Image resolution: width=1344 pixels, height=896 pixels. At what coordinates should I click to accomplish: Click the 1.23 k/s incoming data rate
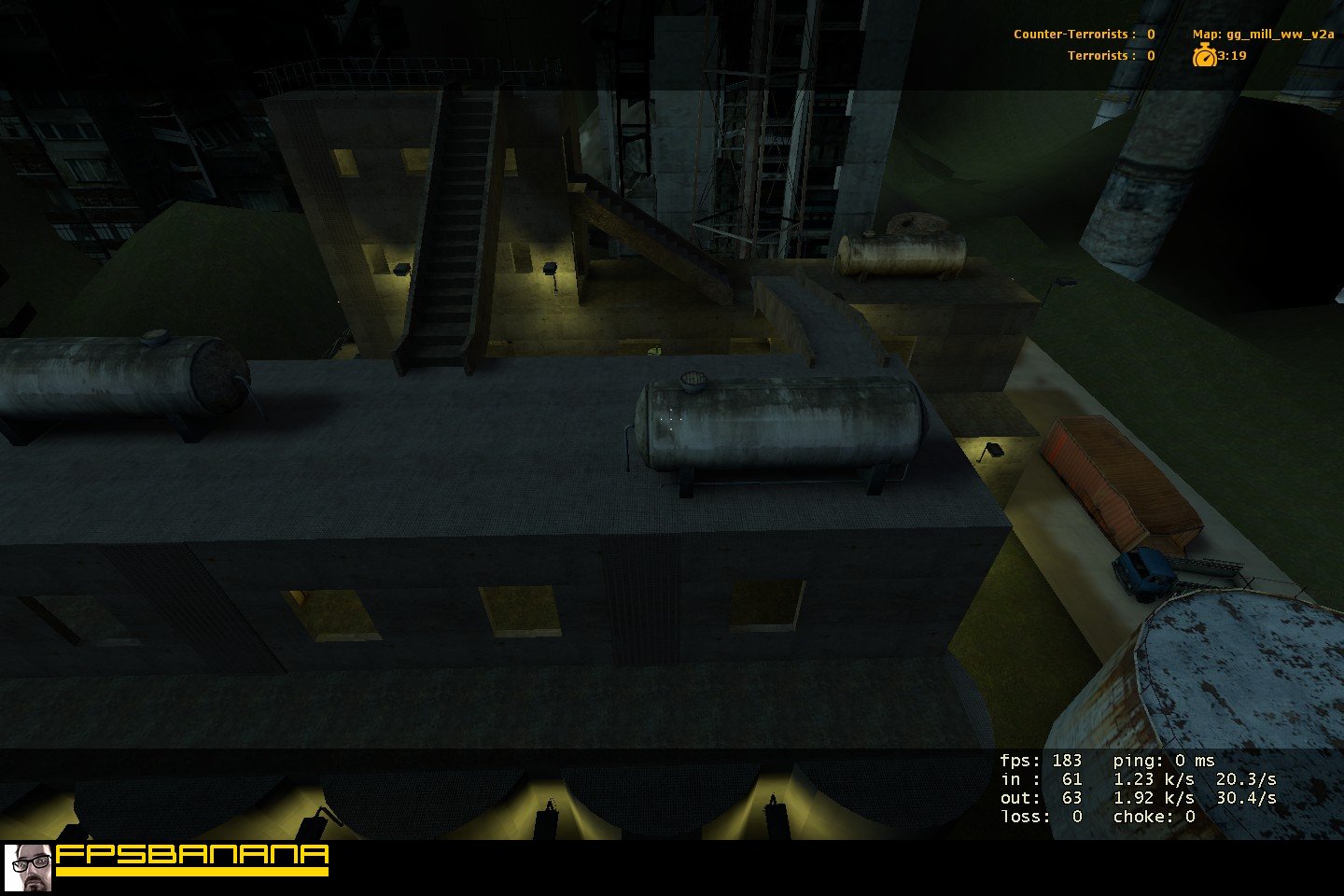(x=1154, y=778)
